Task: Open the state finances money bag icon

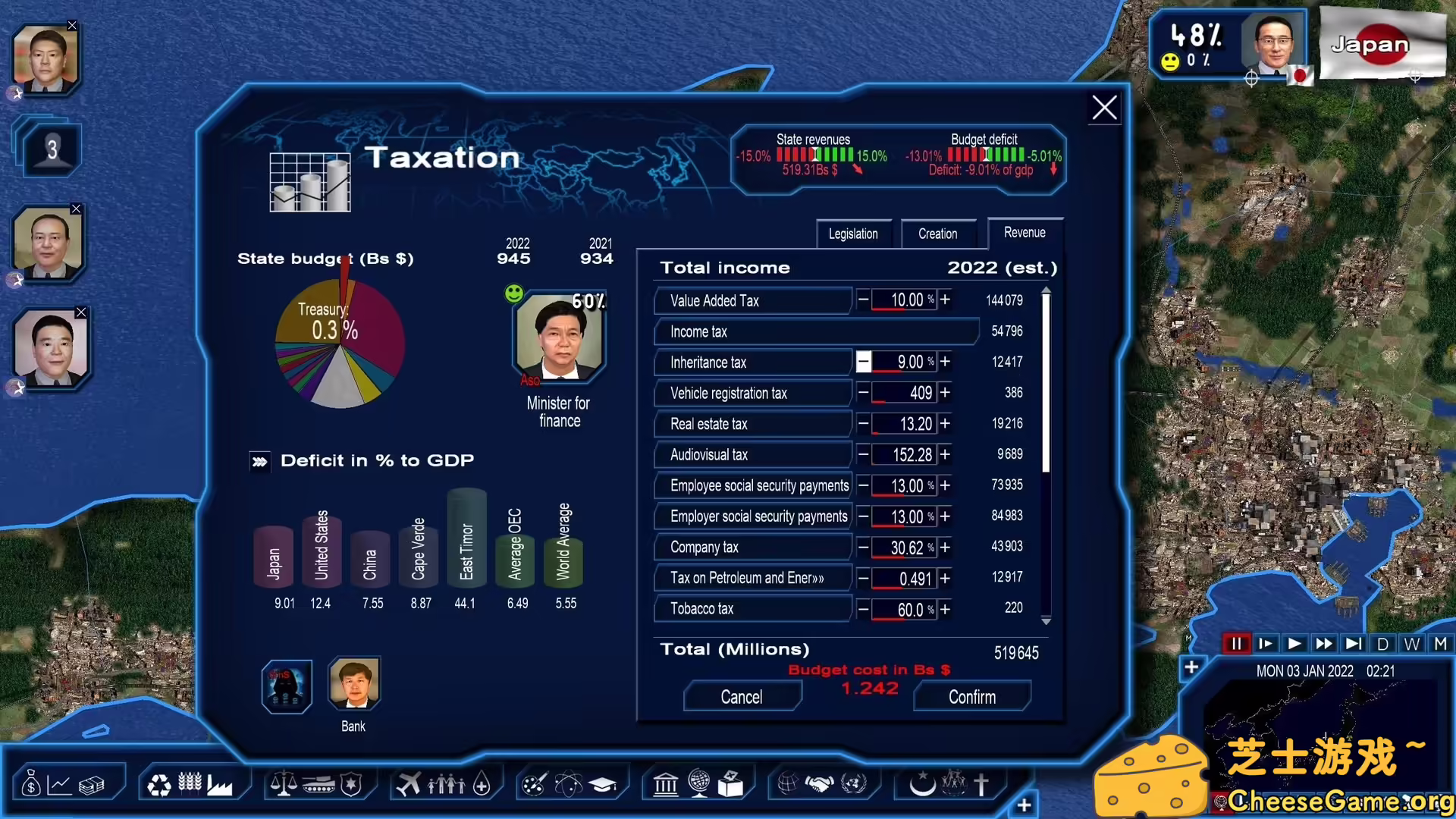Action: coord(30,783)
